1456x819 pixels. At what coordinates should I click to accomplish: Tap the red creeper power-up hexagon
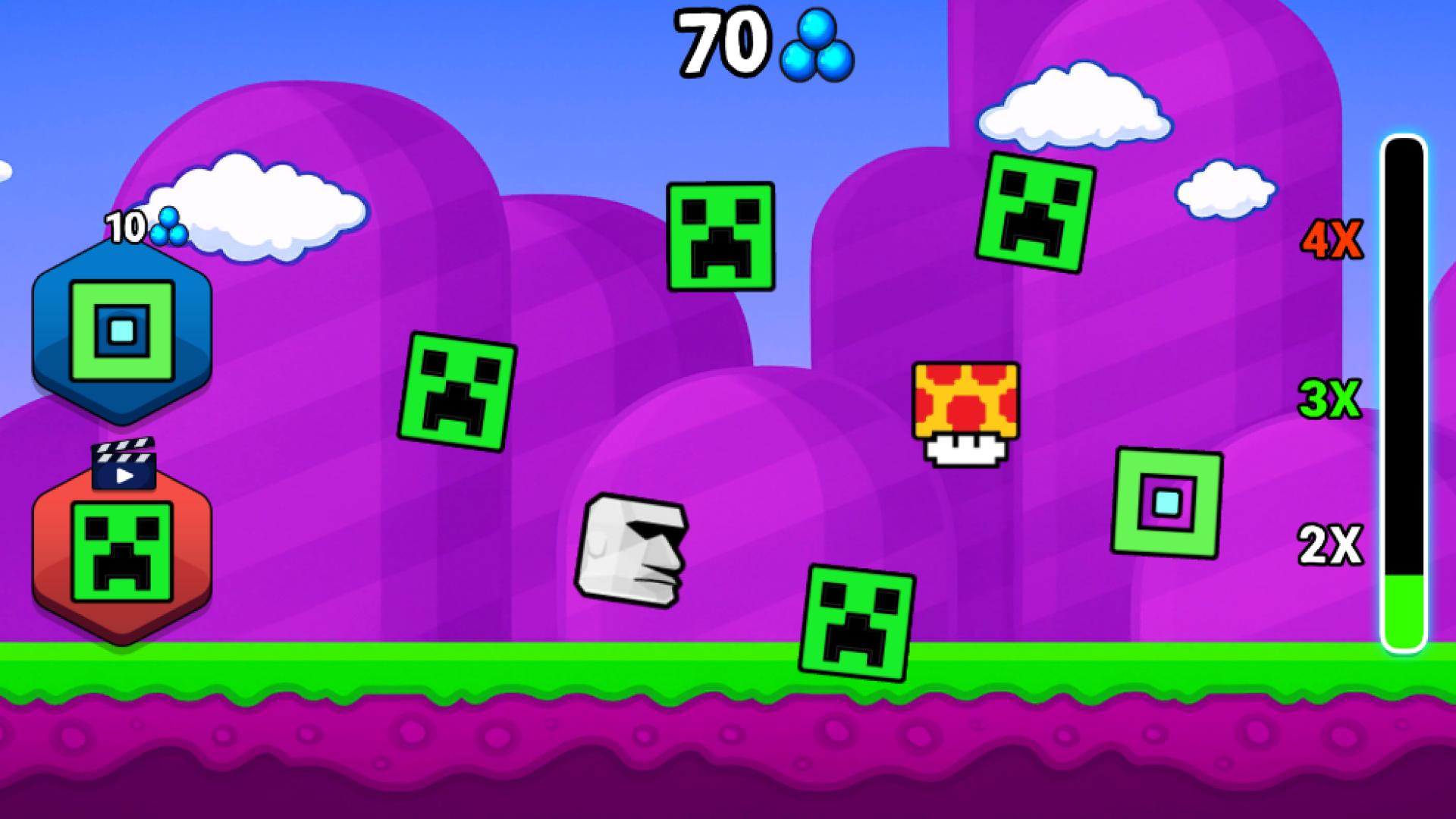coord(121,554)
